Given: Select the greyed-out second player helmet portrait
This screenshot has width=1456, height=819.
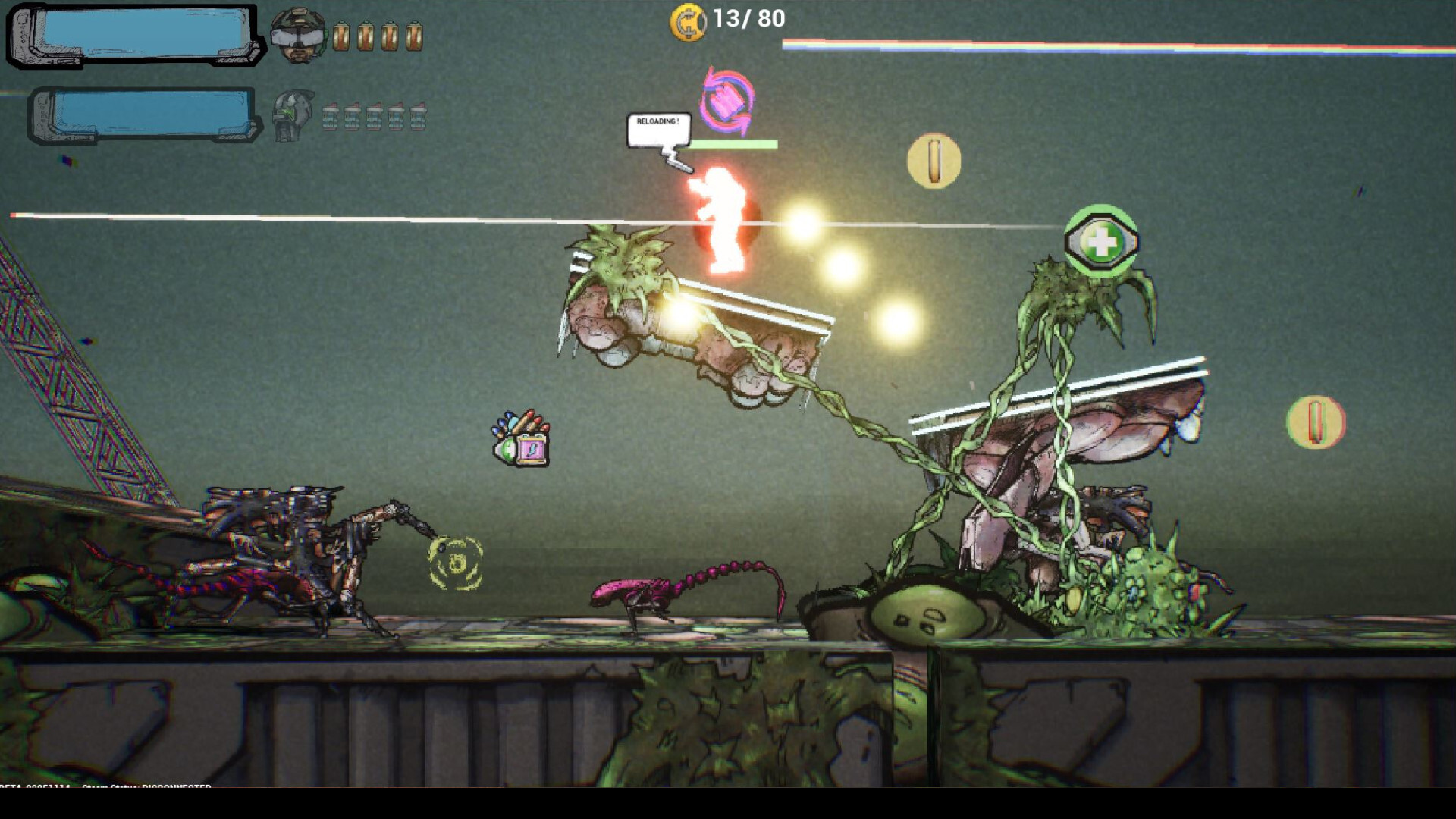Looking at the screenshot, I should coord(293,115).
